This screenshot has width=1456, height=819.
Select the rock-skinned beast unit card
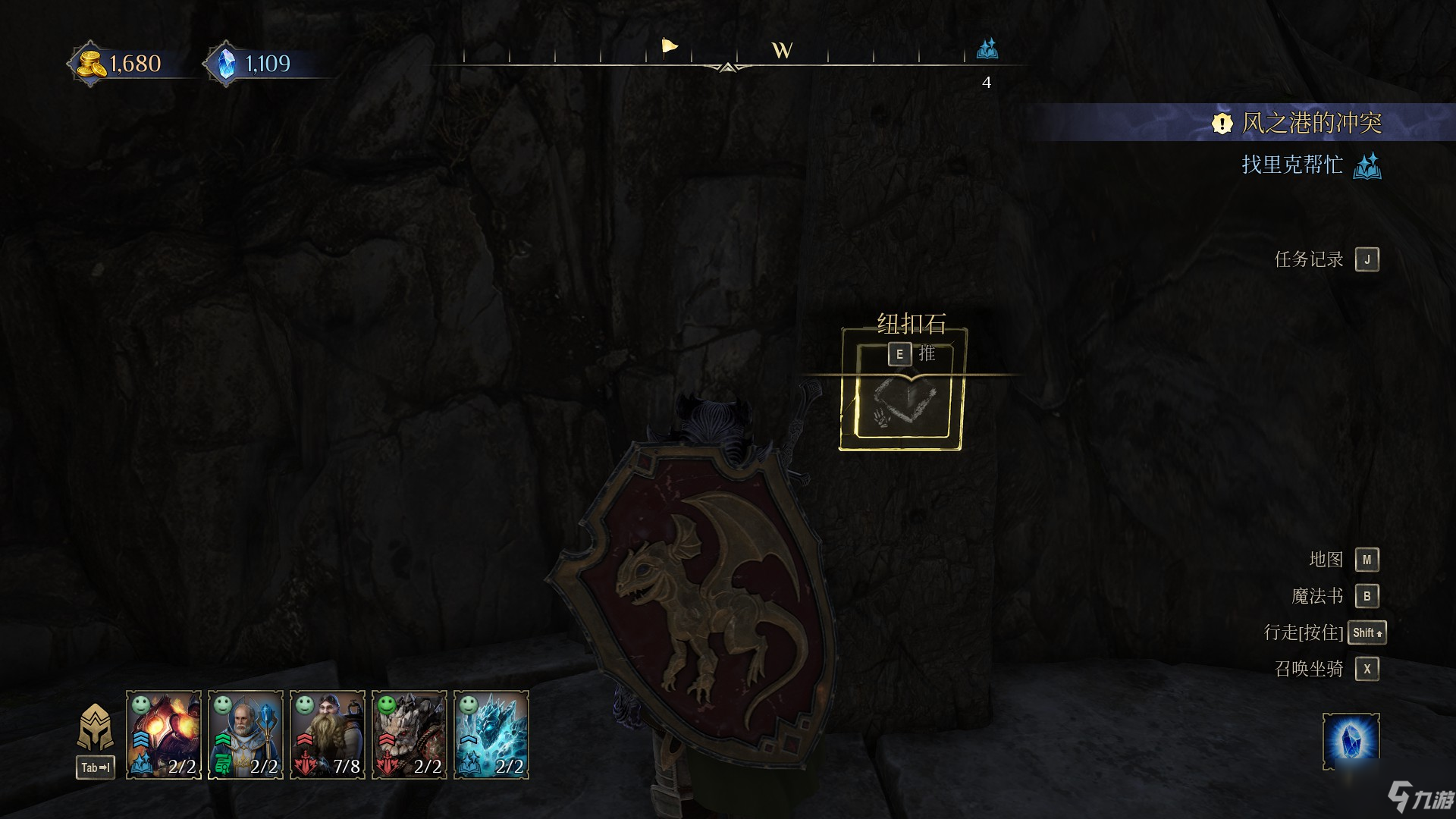point(409,734)
